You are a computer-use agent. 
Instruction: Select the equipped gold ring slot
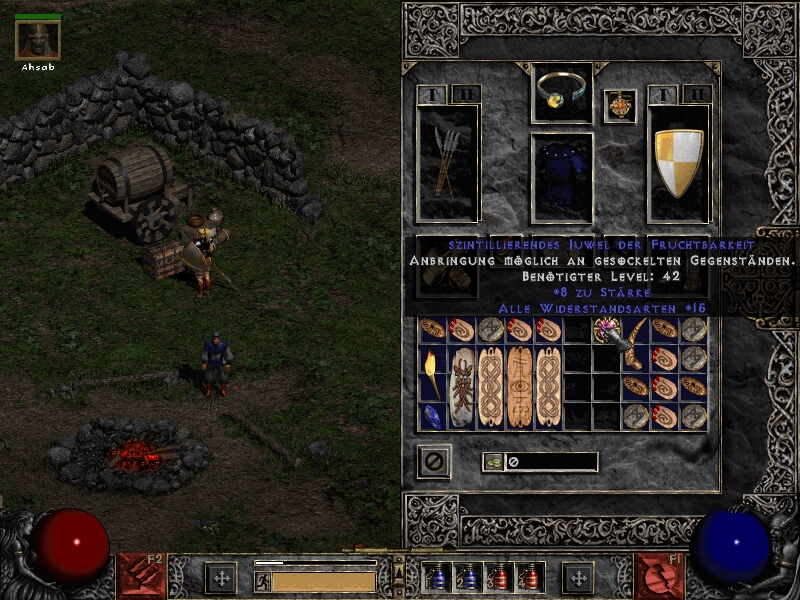[x=561, y=92]
